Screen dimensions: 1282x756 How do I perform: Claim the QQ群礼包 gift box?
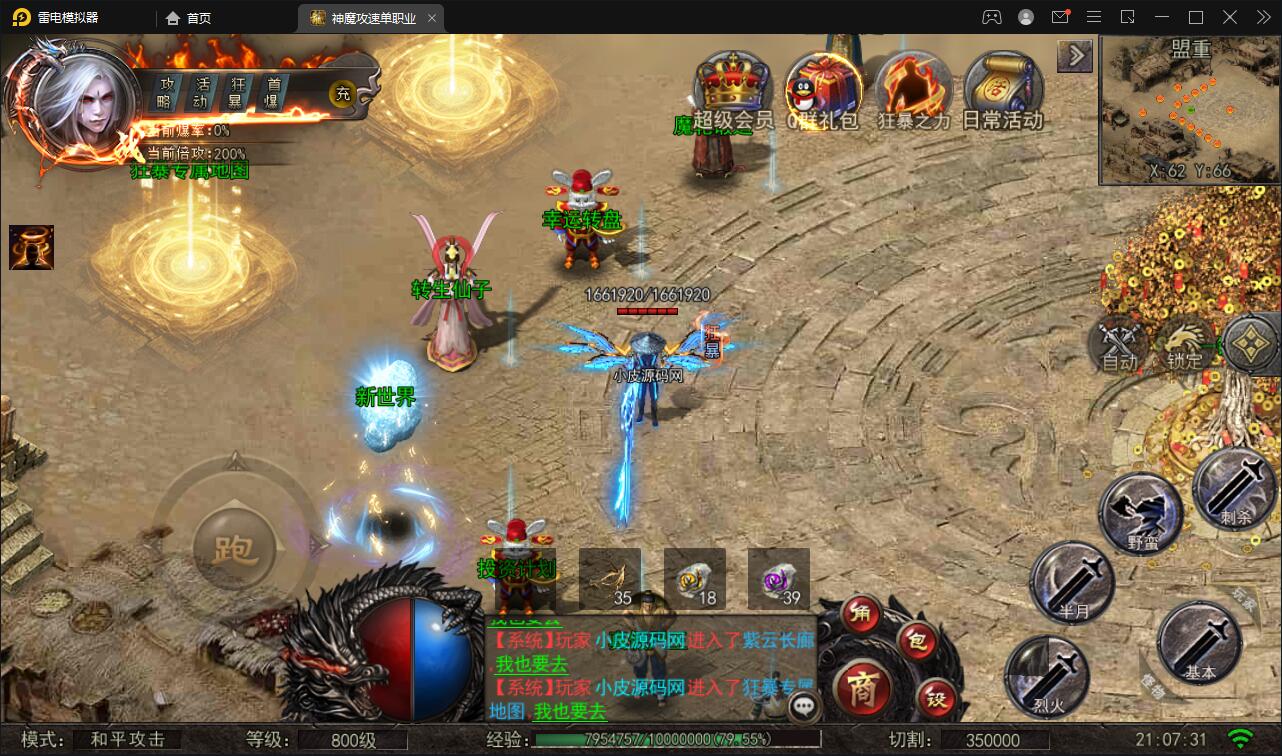pyautogui.click(x=822, y=88)
